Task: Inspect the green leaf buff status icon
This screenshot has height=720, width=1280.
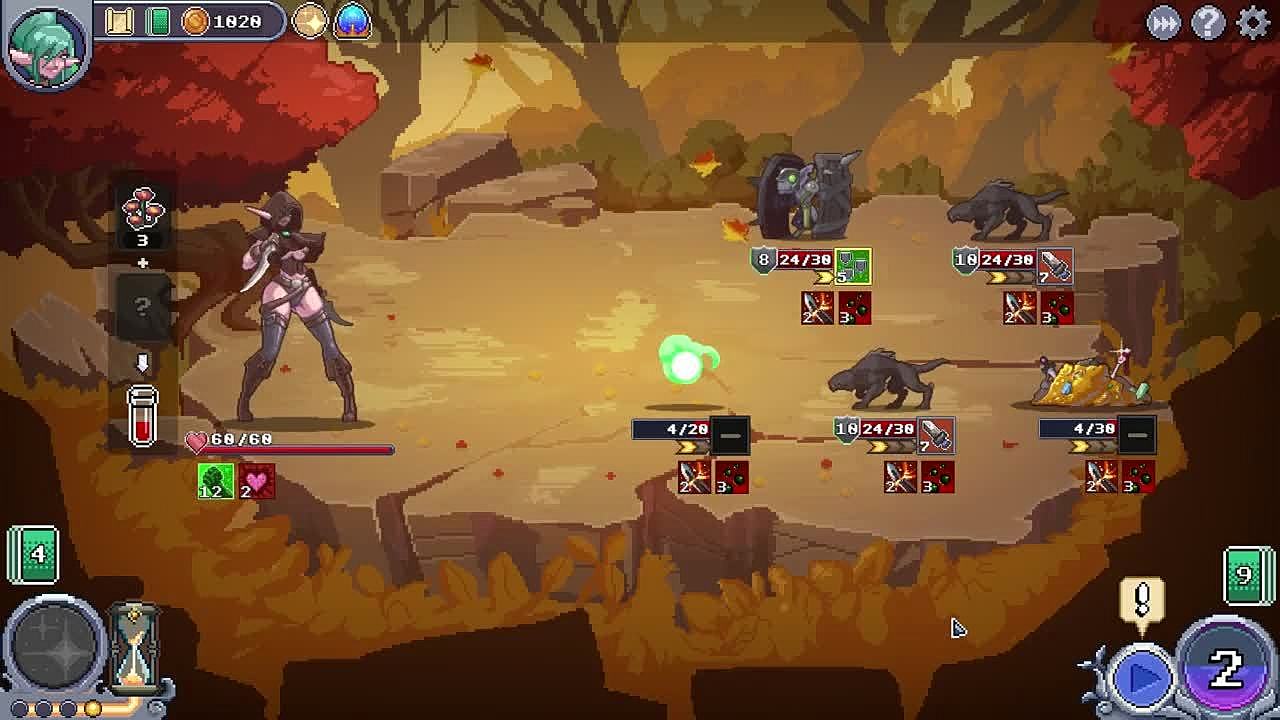Action: click(x=216, y=481)
